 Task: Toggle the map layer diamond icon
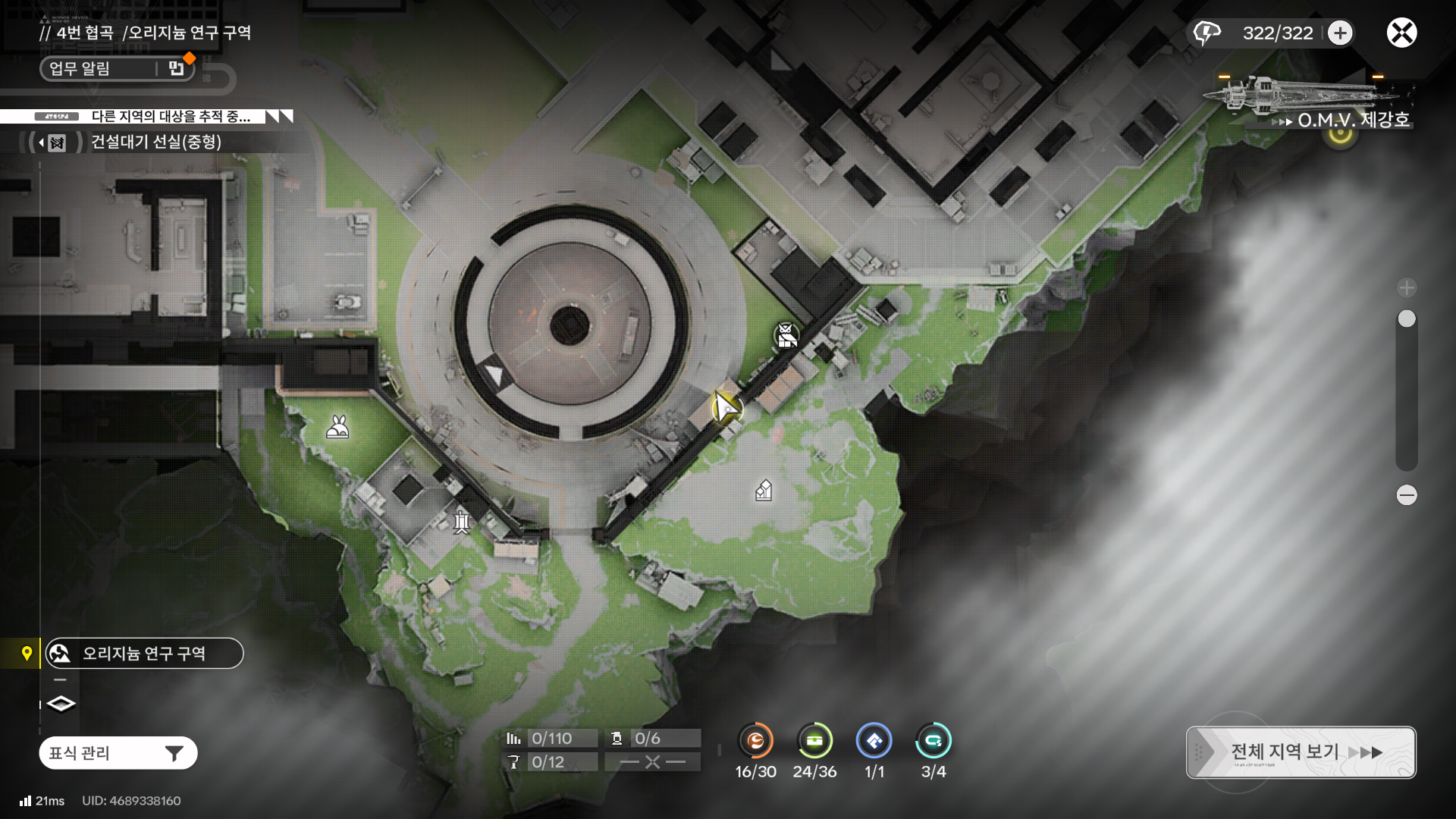(61, 704)
